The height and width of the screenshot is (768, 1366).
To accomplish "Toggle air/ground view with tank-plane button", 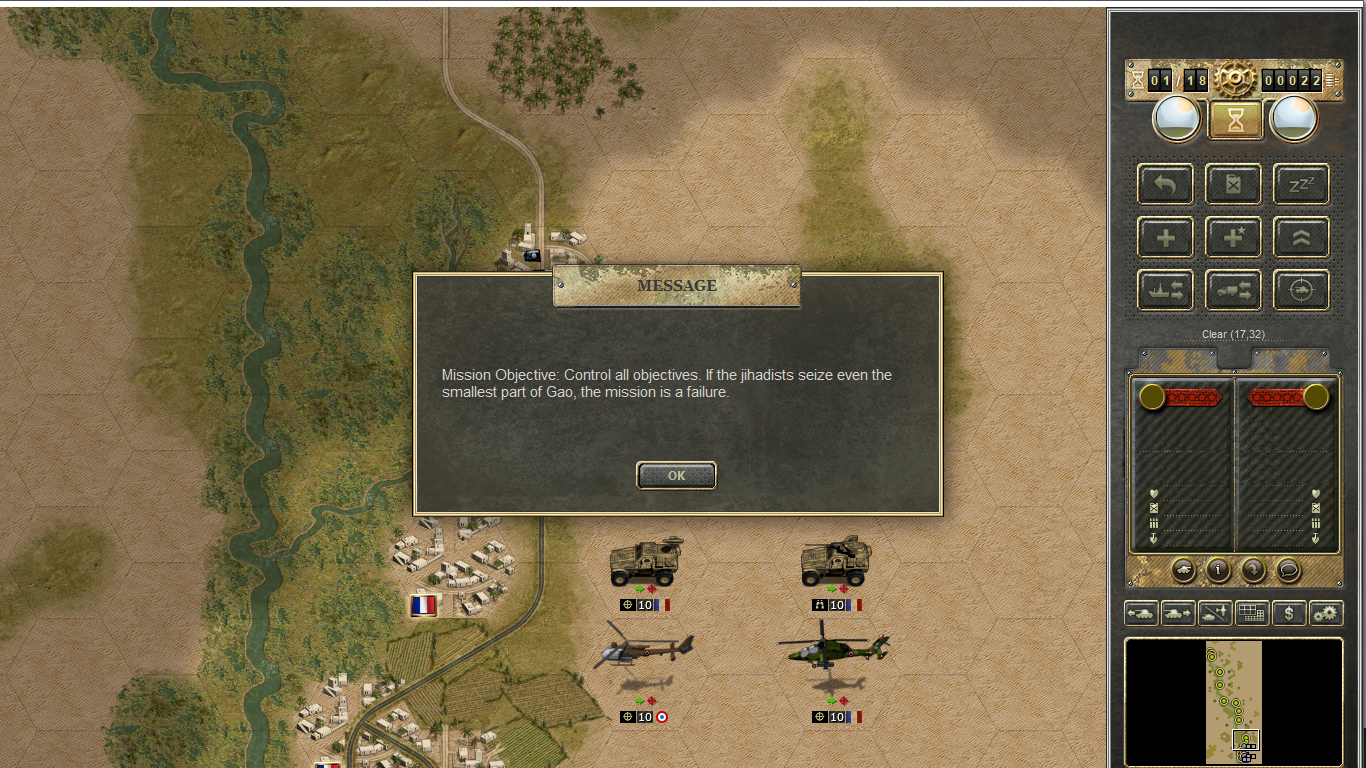I will coord(1215,613).
